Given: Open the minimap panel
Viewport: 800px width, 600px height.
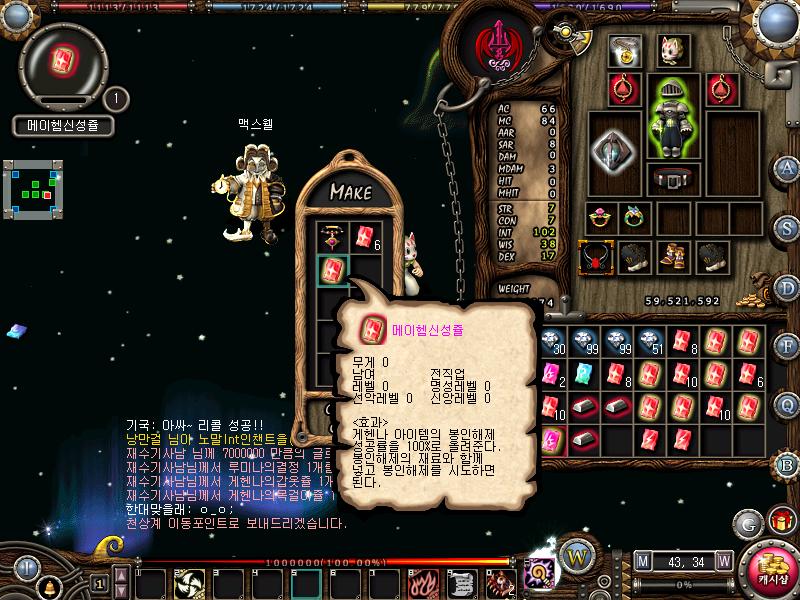Looking at the screenshot, I should [x=32, y=186].
